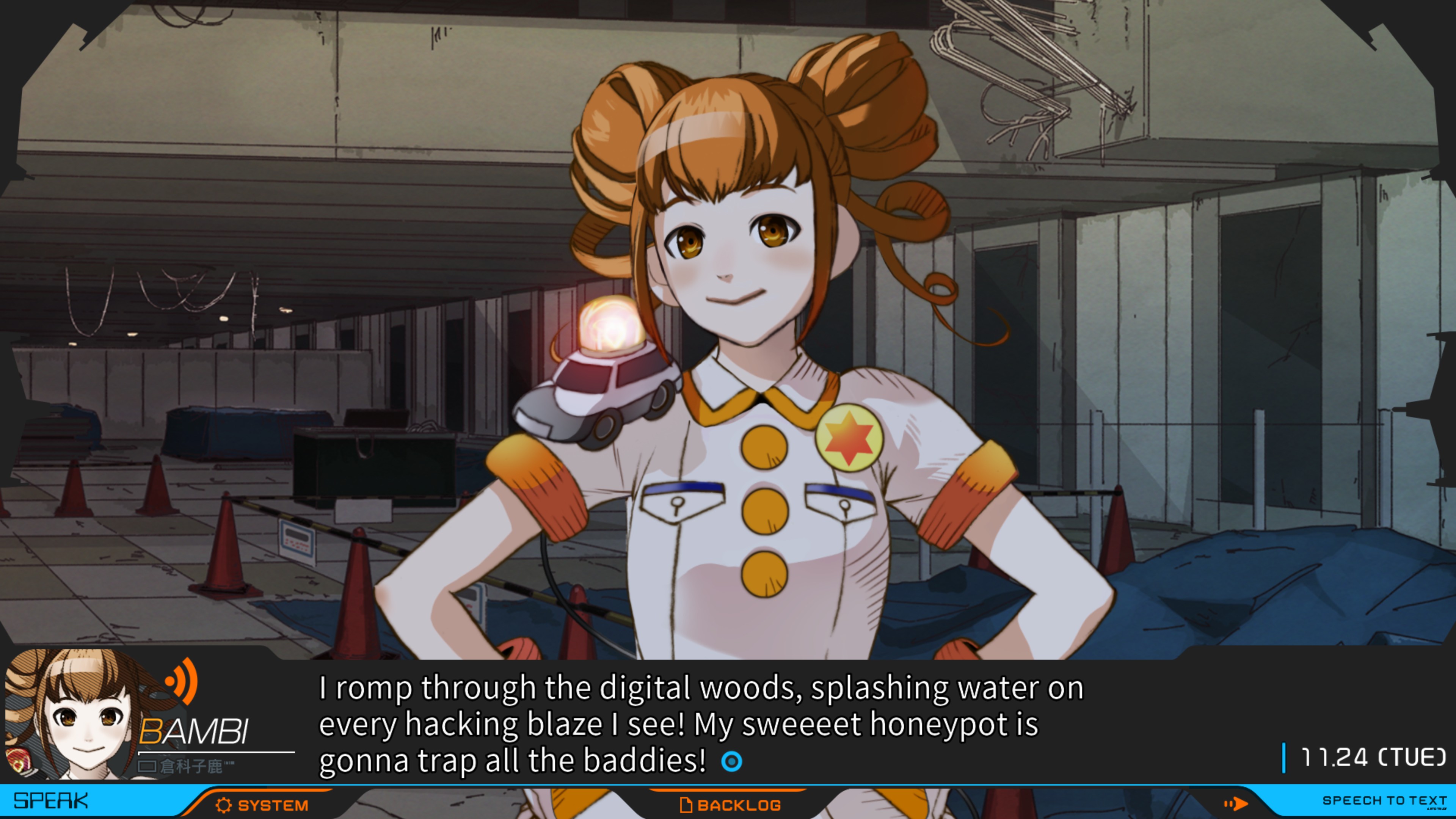Open the System menu
This screenshot has height=819, width=1456.
tap(262, 805)
